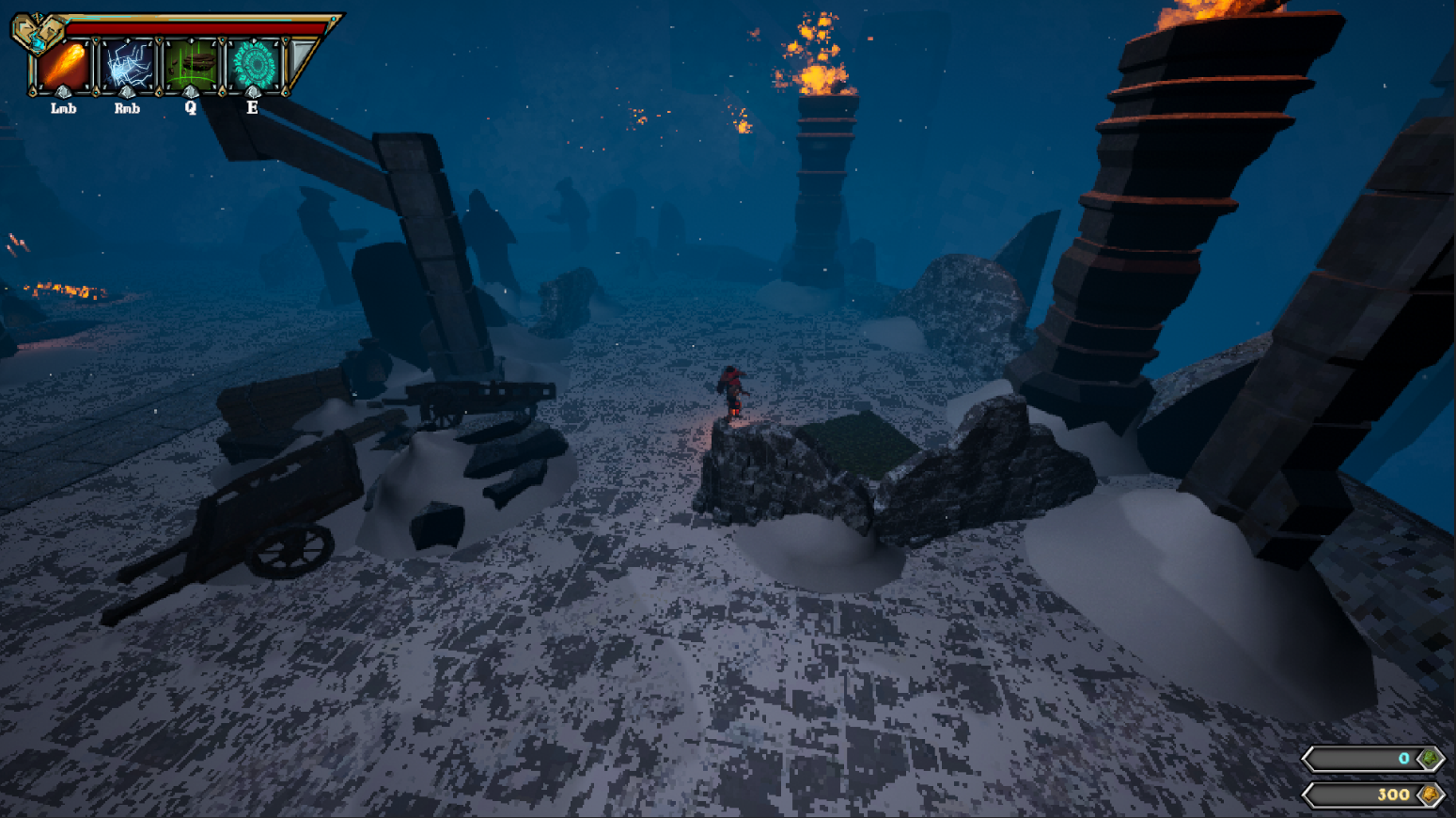This screenshot has width=1456, height=818.
Task: Click the stone marker under the E ability
Action: pos(253,92)
